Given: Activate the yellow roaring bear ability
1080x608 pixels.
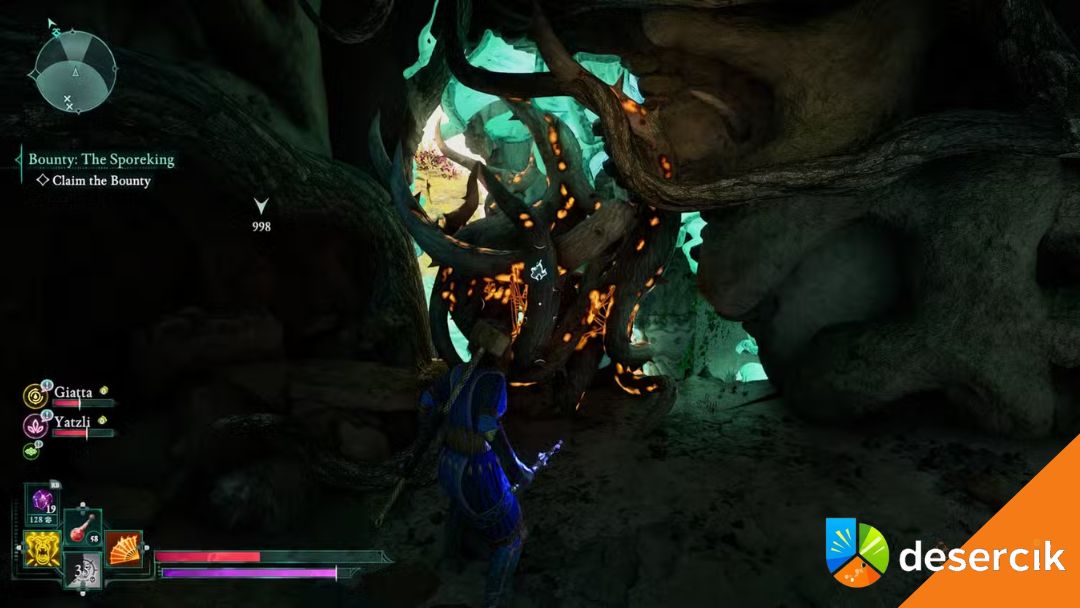Looking at the screenshot, I should pos(41,546).
